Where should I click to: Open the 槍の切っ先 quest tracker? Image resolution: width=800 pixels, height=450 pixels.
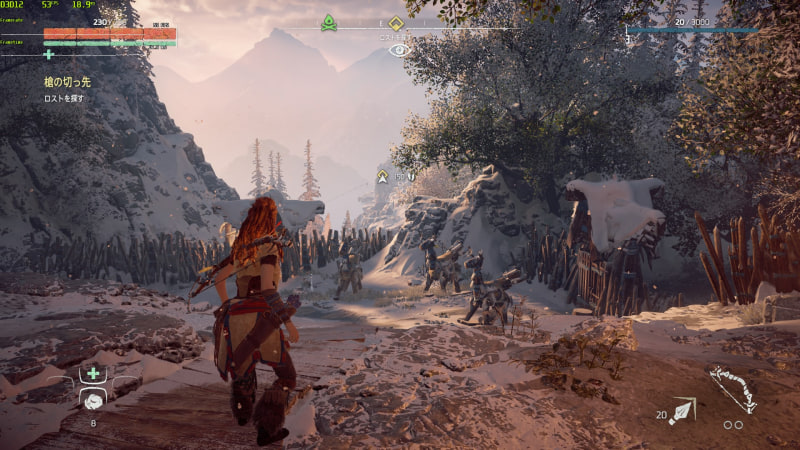point(67,82)
